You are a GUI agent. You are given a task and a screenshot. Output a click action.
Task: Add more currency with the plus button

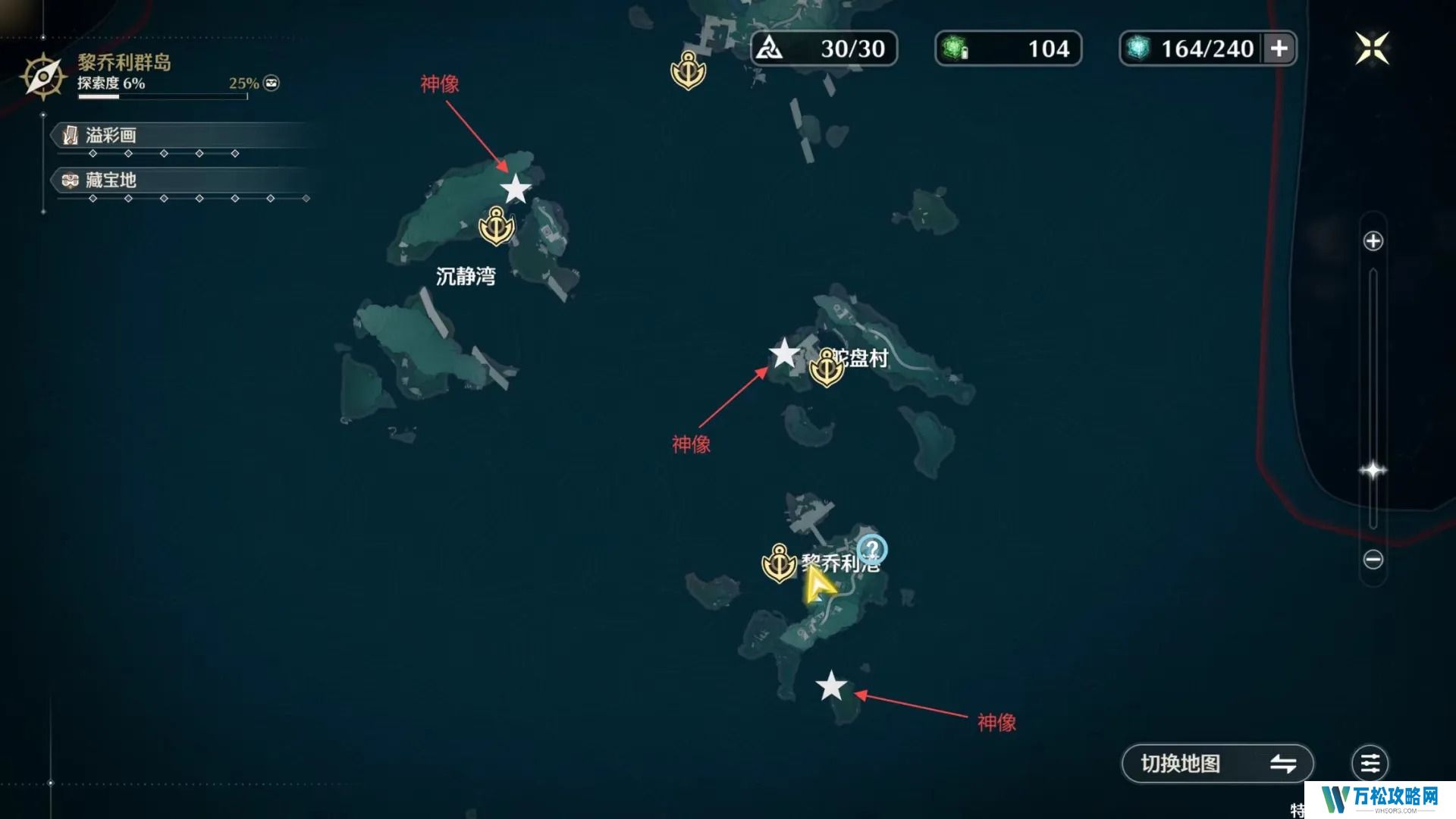[x=1279, y=49]
